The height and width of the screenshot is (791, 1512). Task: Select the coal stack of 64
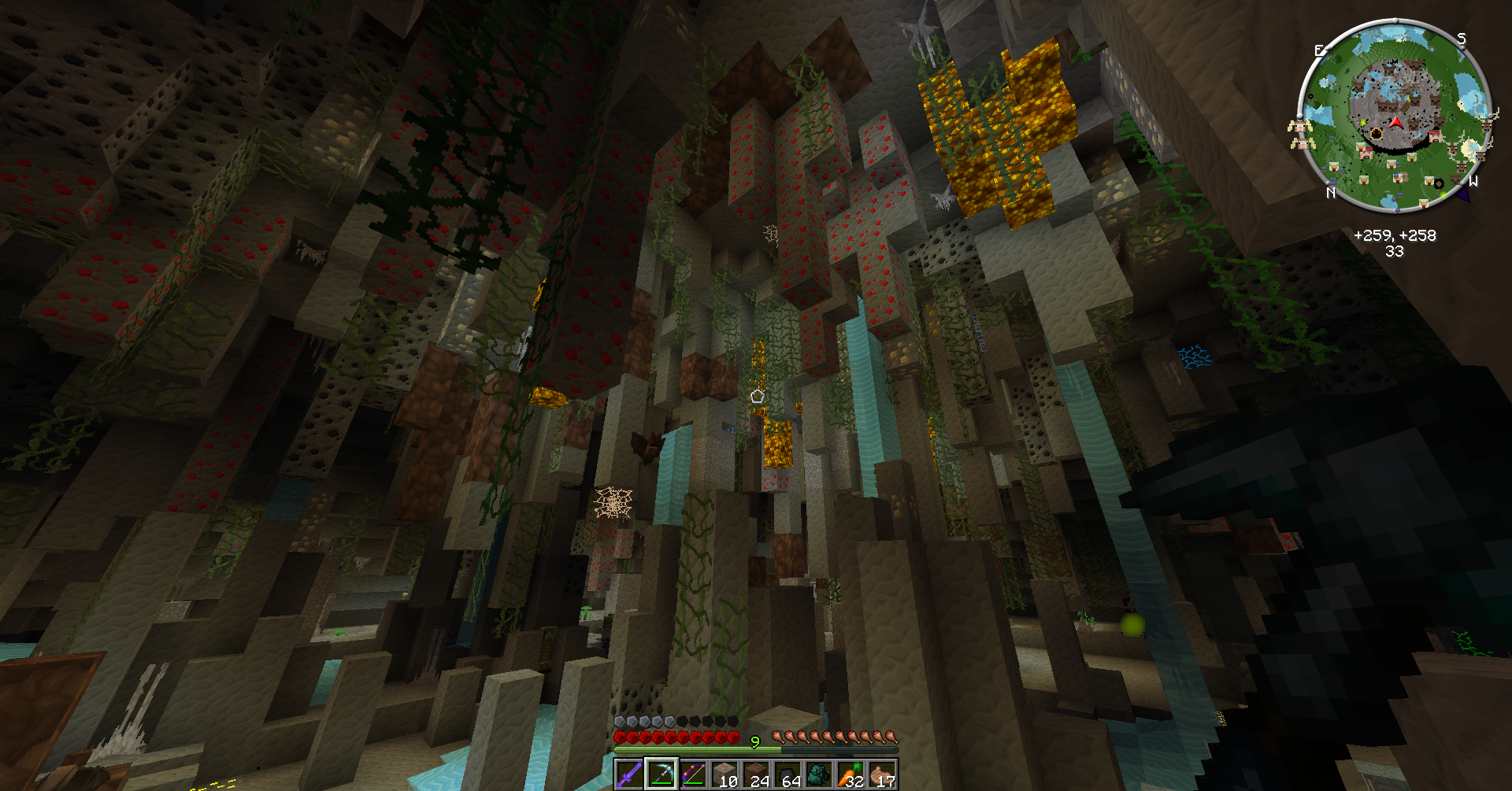click(x=787, y=774)
